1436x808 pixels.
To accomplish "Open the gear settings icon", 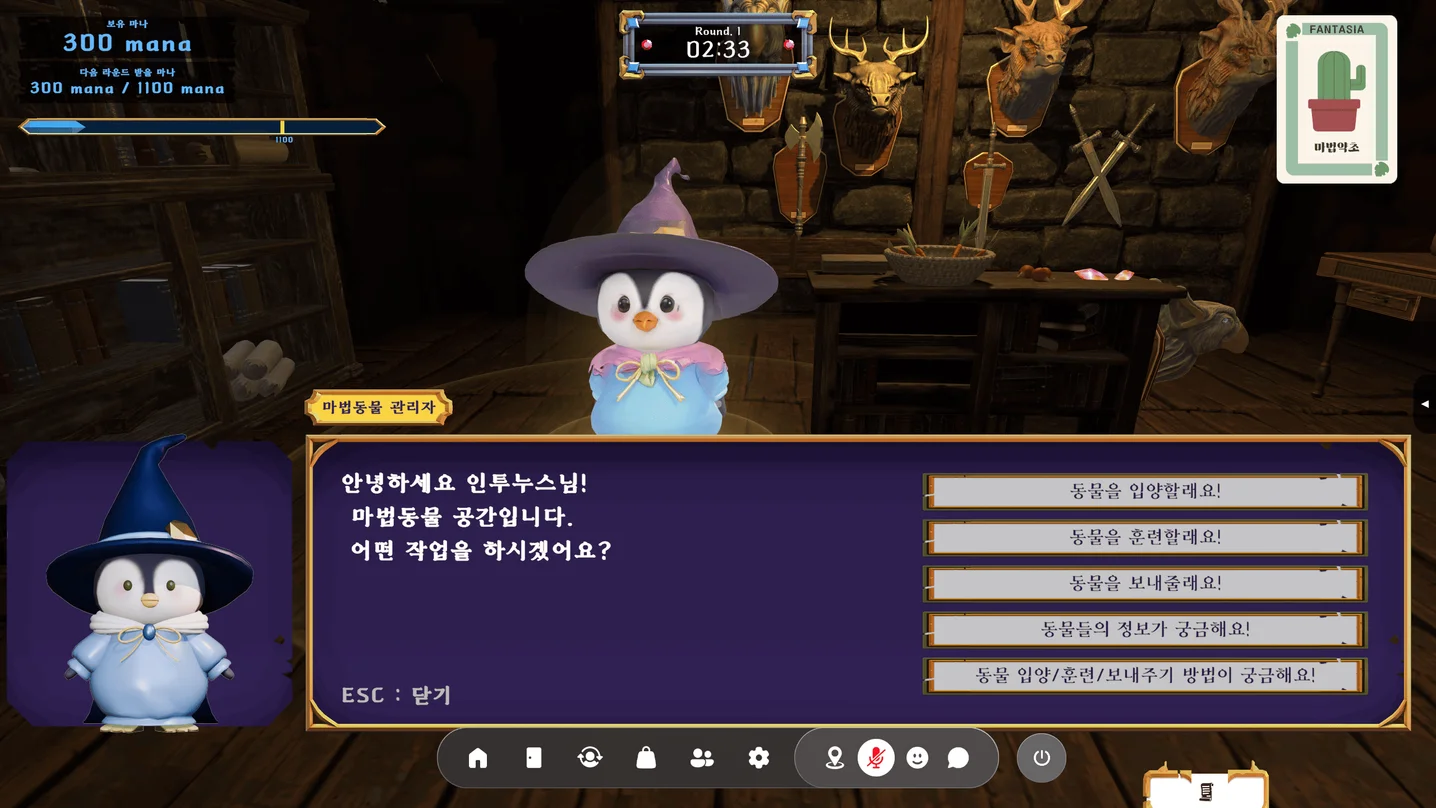I will [x=759, y=758].
